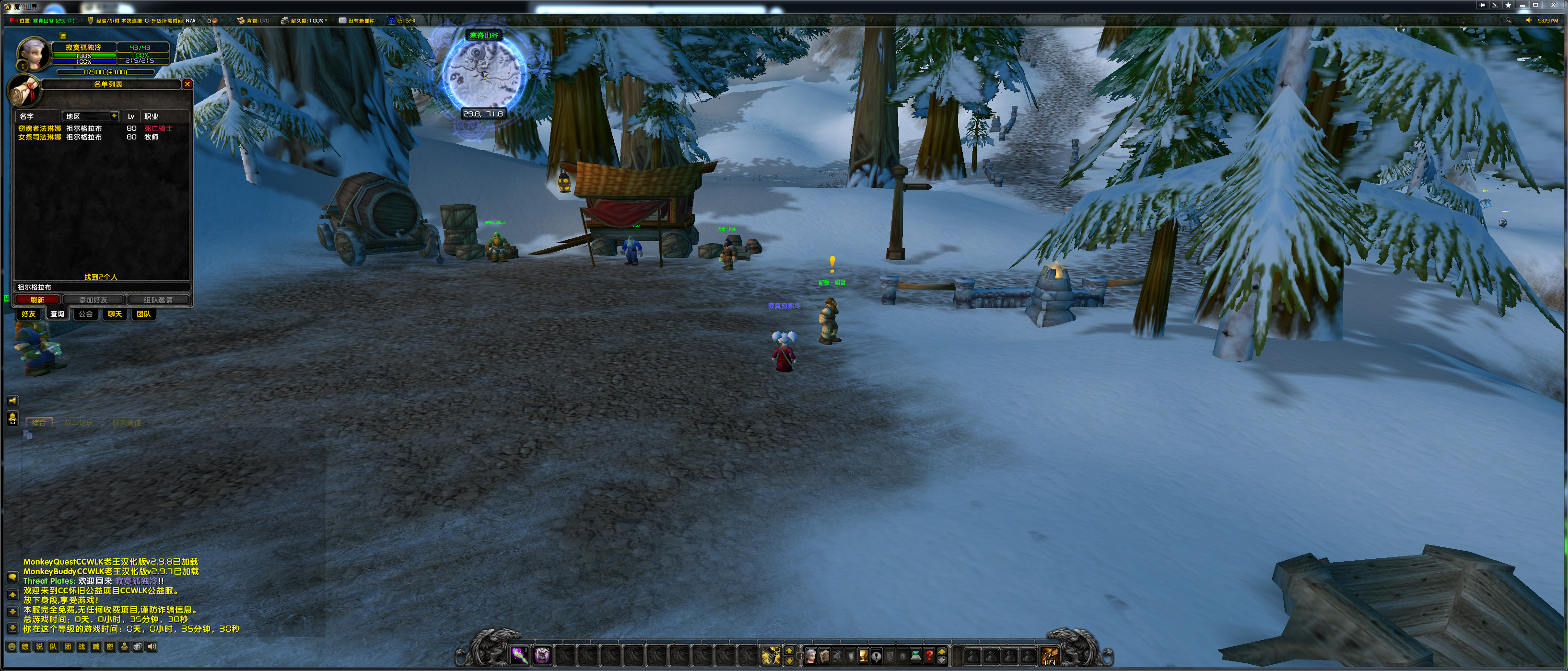Activate the purple wand shoot ability

pyautogui.click(x=519, y=655)
